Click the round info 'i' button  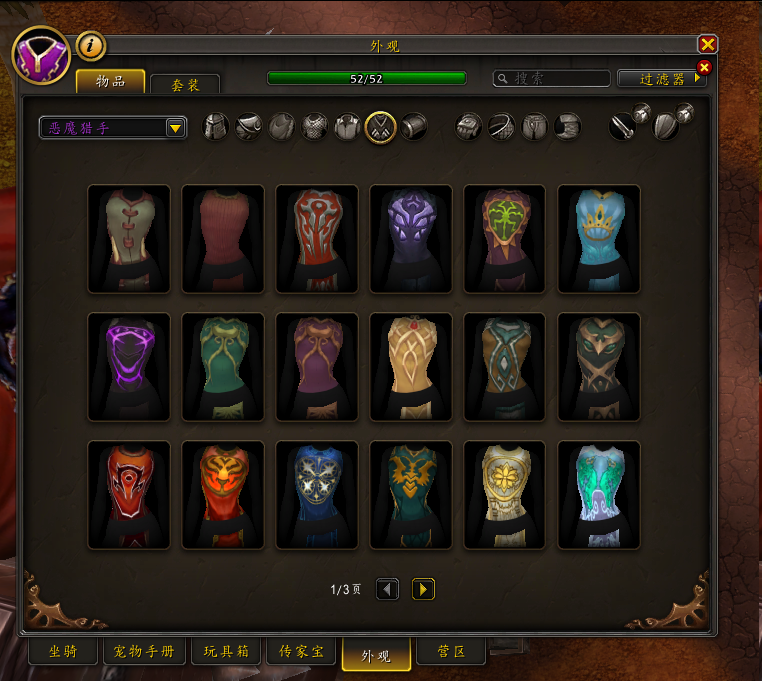point(91,45)
